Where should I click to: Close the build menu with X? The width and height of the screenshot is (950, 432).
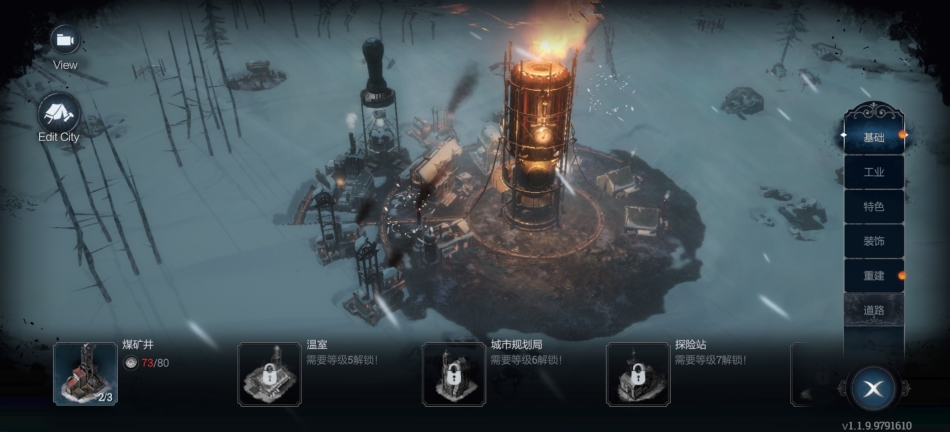tap(873, 389)
